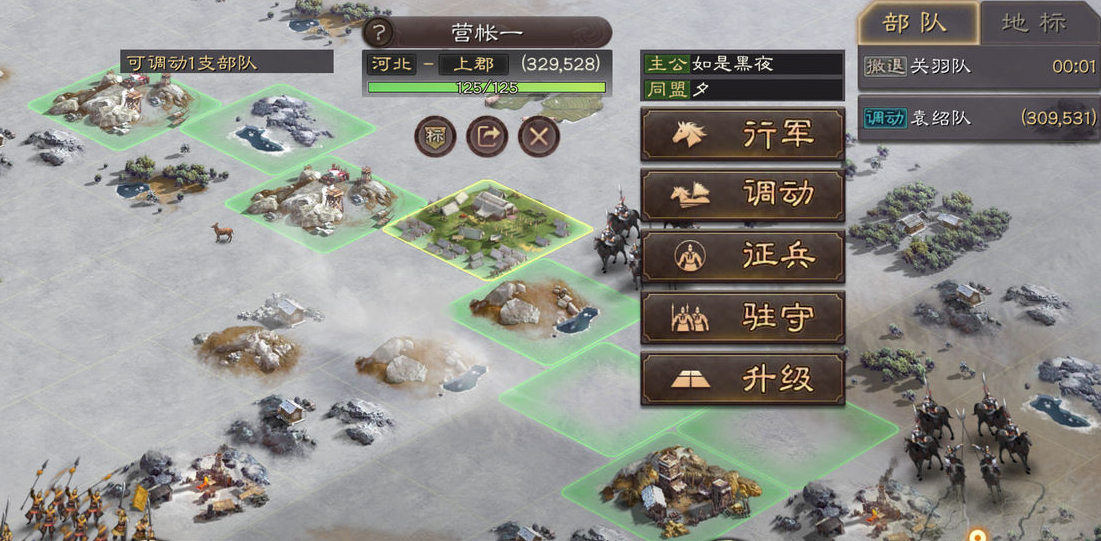Screen dimensions: 1101x541
Task: Upgrade the tent with 升级
Action: pyautogui.click(x=742, y=379)
